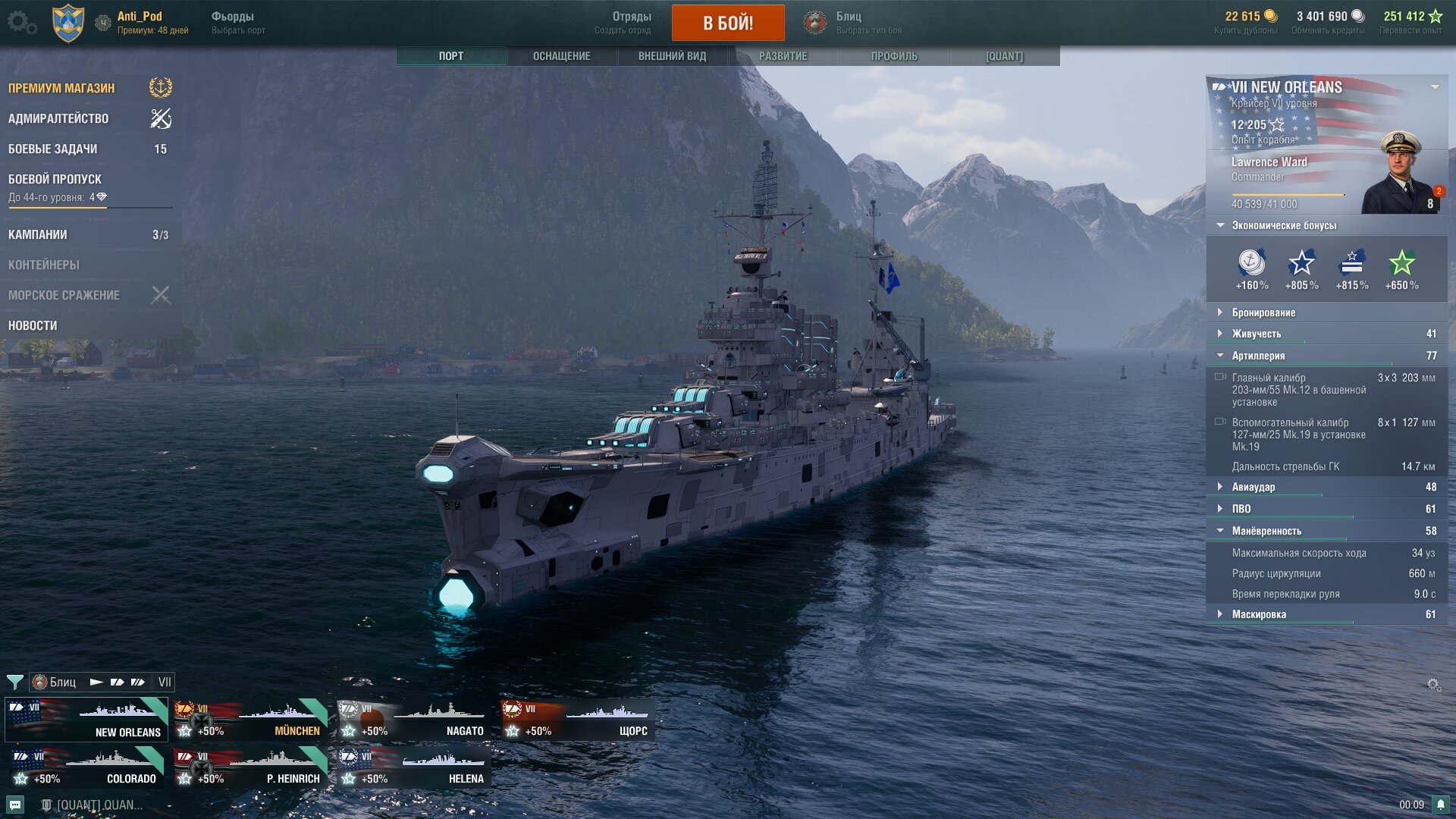Show the ПРОФИЛЬ tab

point(893,56)
